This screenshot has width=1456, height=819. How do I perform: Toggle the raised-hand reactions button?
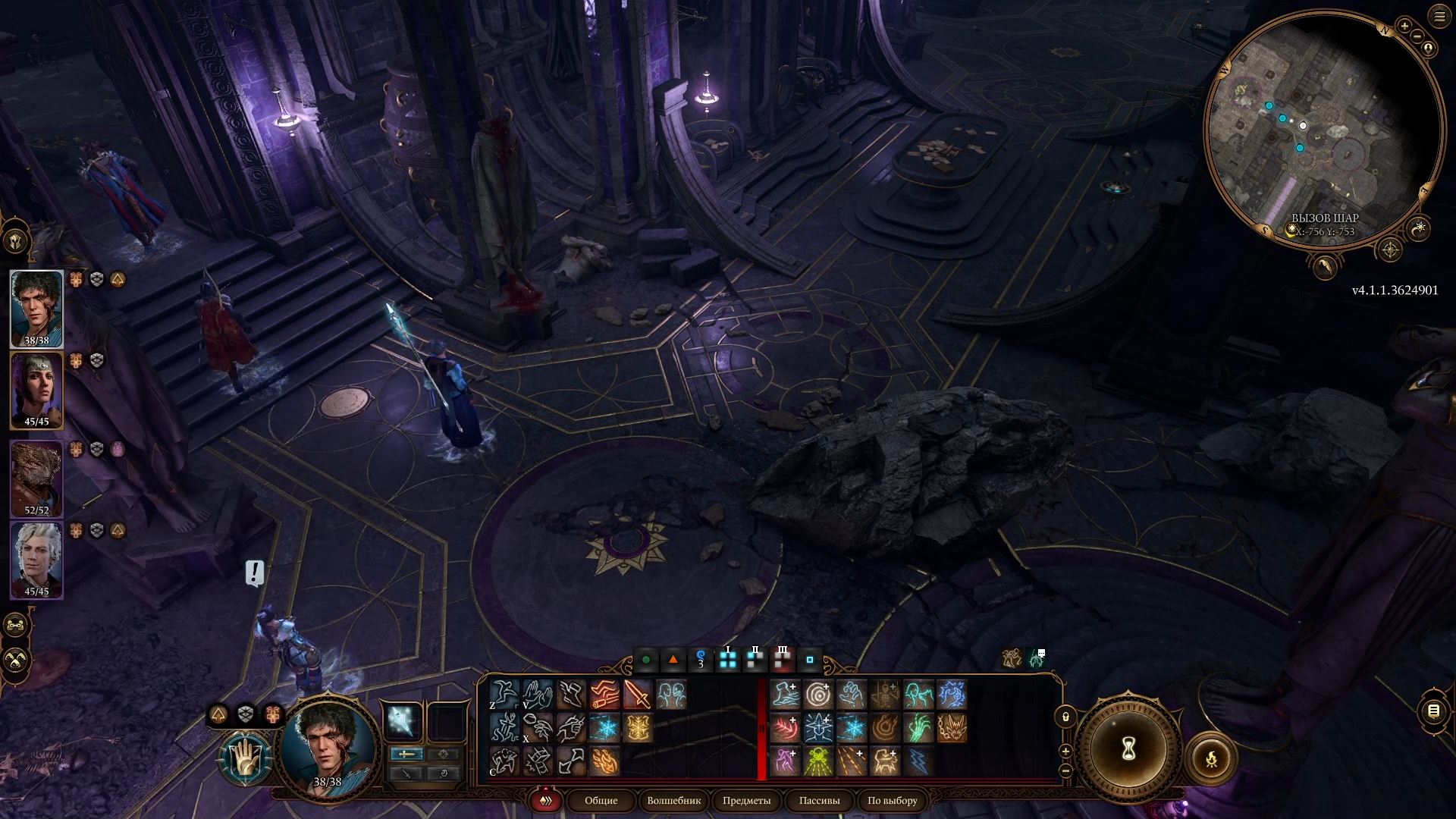[x=245, y=757]
